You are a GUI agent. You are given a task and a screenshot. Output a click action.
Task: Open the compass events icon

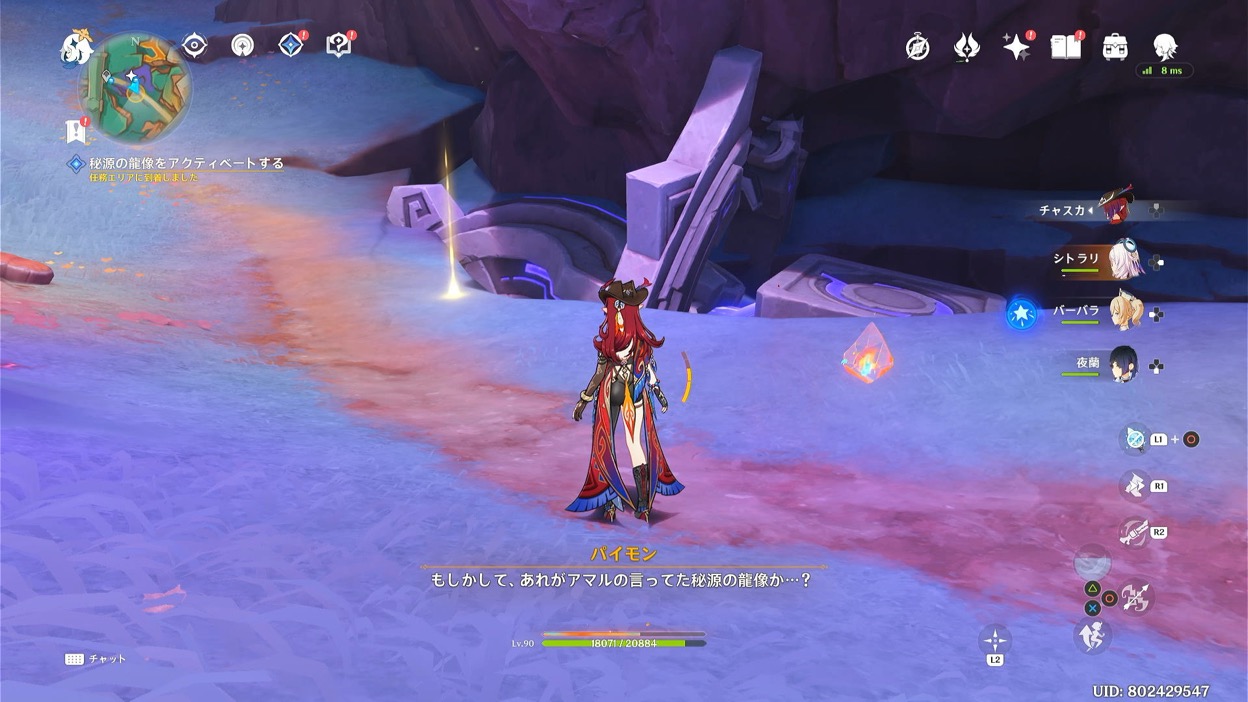pyautogui.click(x=917, y=47)
